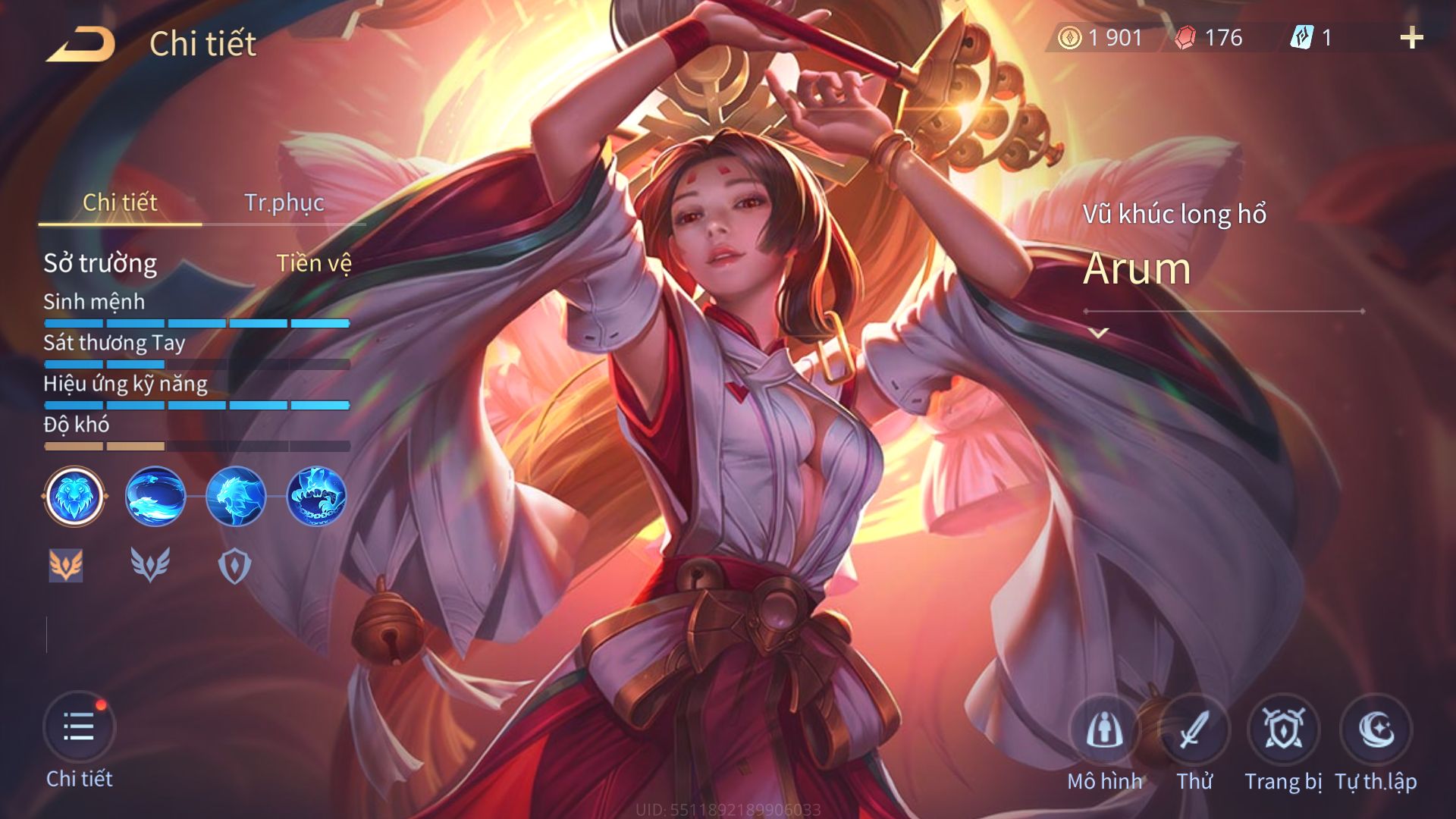This screenshot has width=1456, height=819.
Task: Open the Mô hình model viewer
Action: tap(1104, 730)
